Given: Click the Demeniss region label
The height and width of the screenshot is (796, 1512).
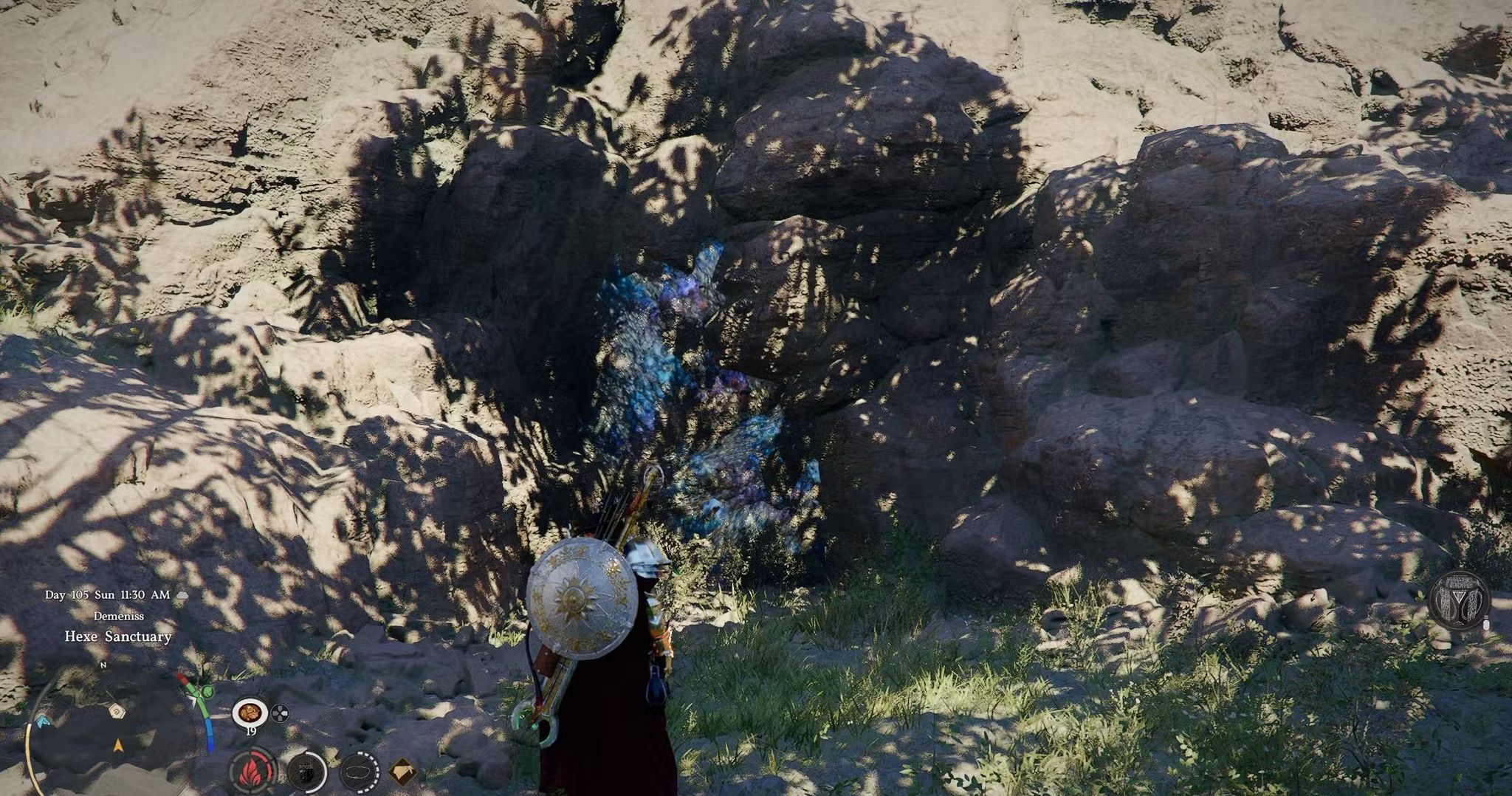Looking at the screenshot, I should pyautogui.click(x=119, y=617).
